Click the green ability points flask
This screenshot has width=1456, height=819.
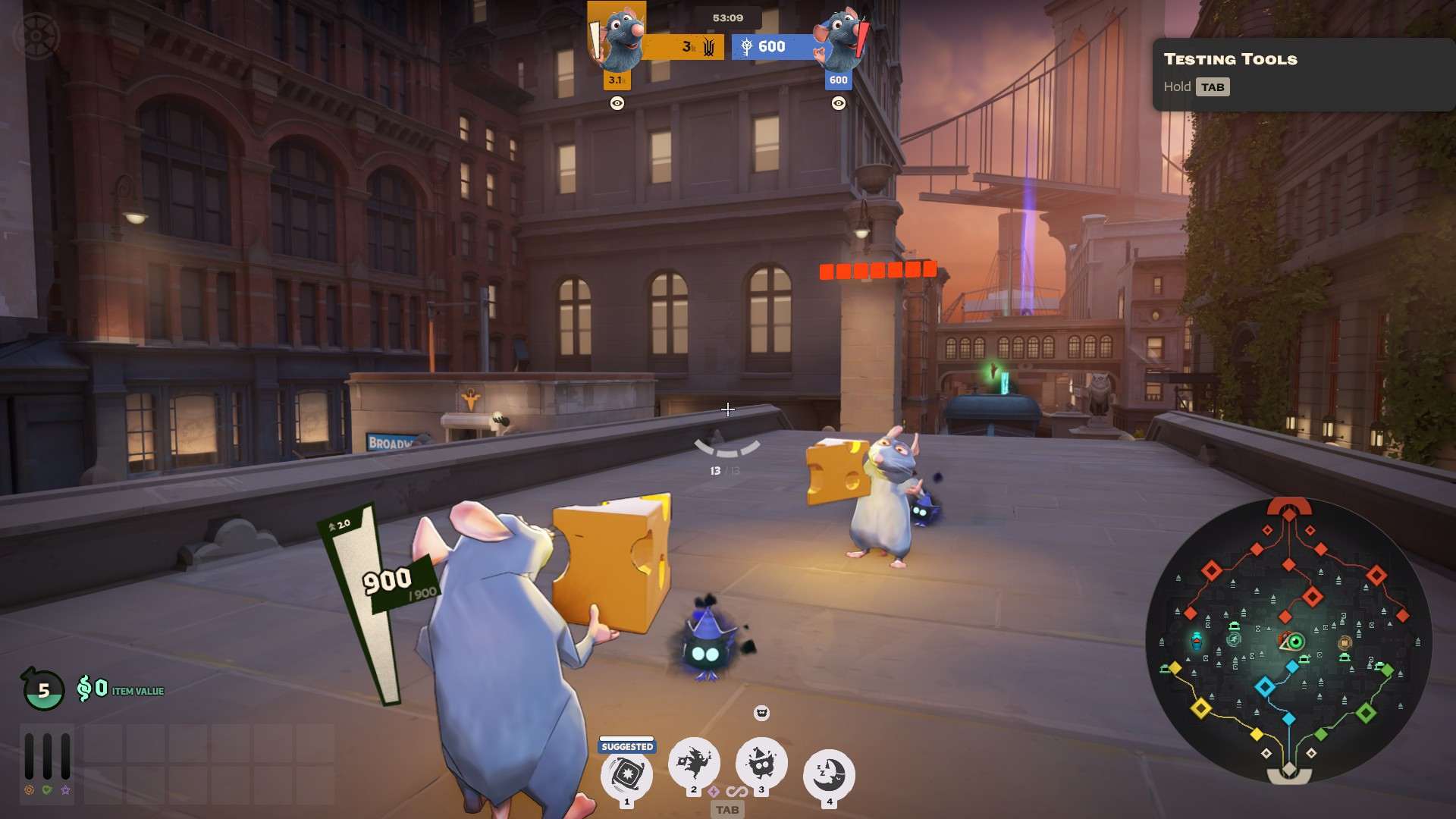[43, 689]
